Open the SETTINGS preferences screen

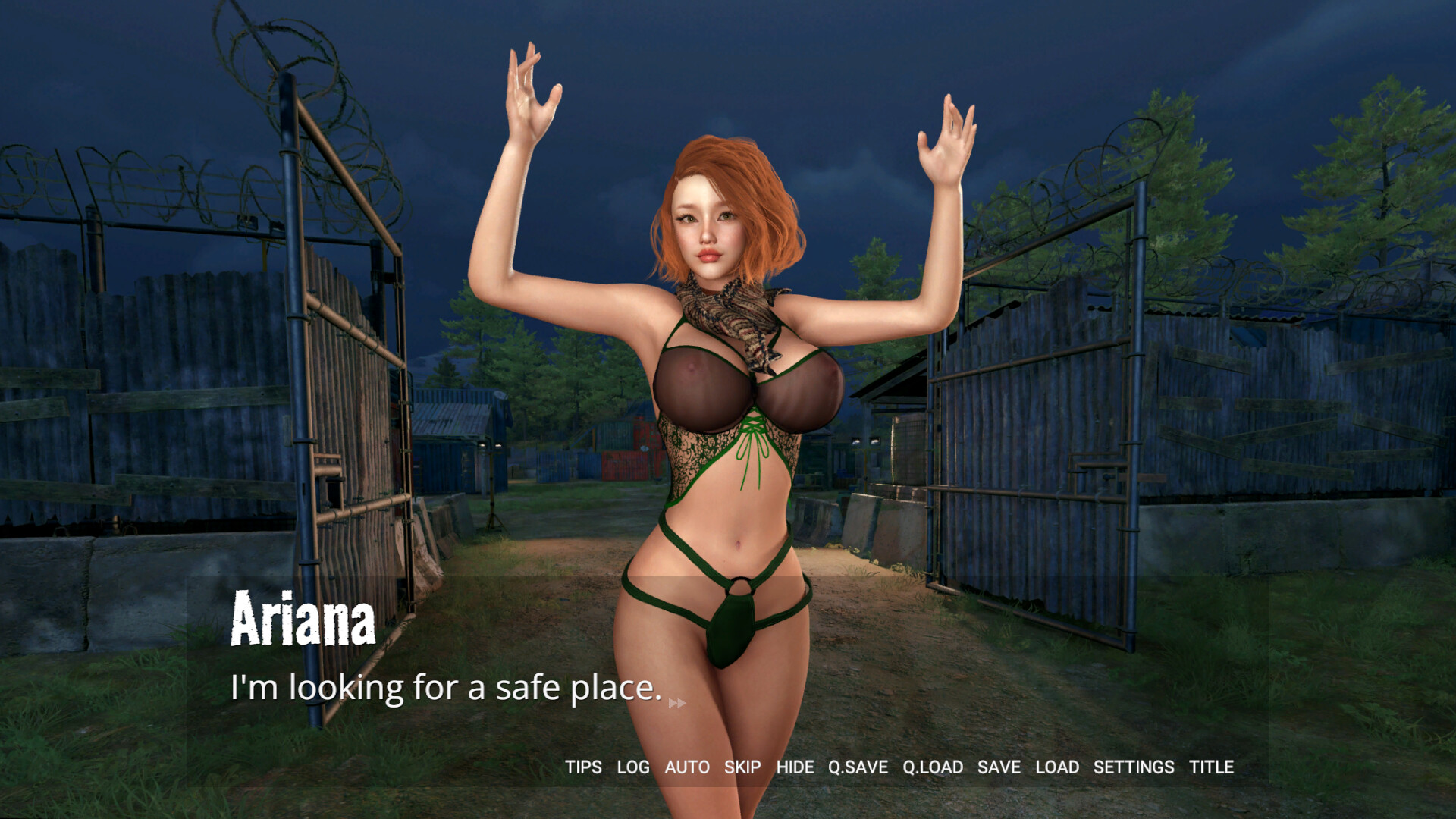(x=1134, y=767)
